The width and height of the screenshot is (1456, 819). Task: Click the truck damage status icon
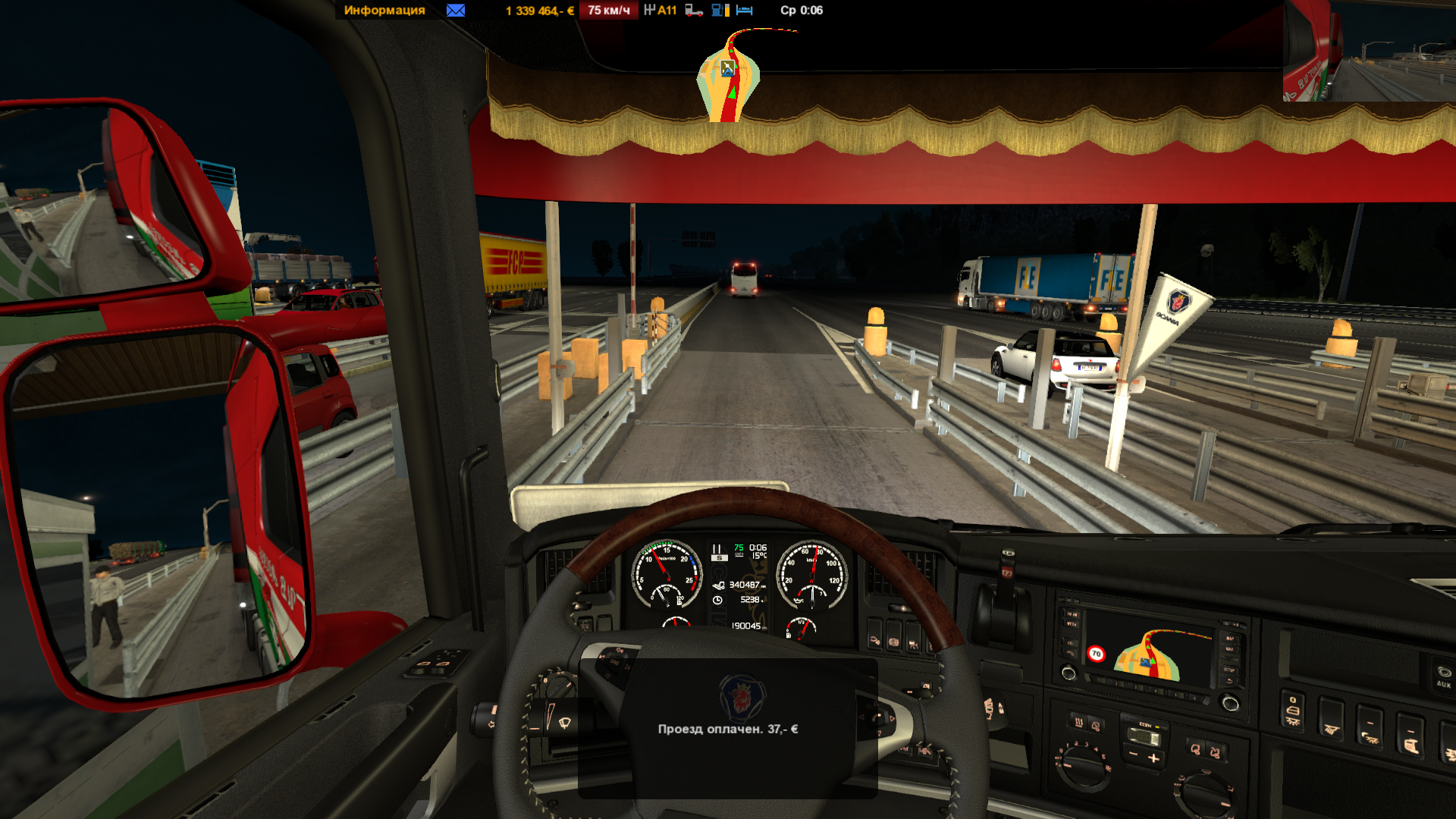pyautogui.click(x=694, y=11)
